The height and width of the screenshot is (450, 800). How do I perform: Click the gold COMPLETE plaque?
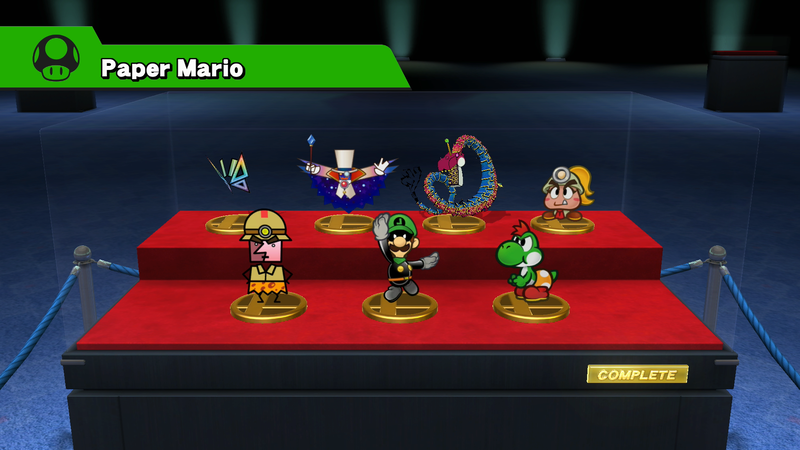pos(637,375)
